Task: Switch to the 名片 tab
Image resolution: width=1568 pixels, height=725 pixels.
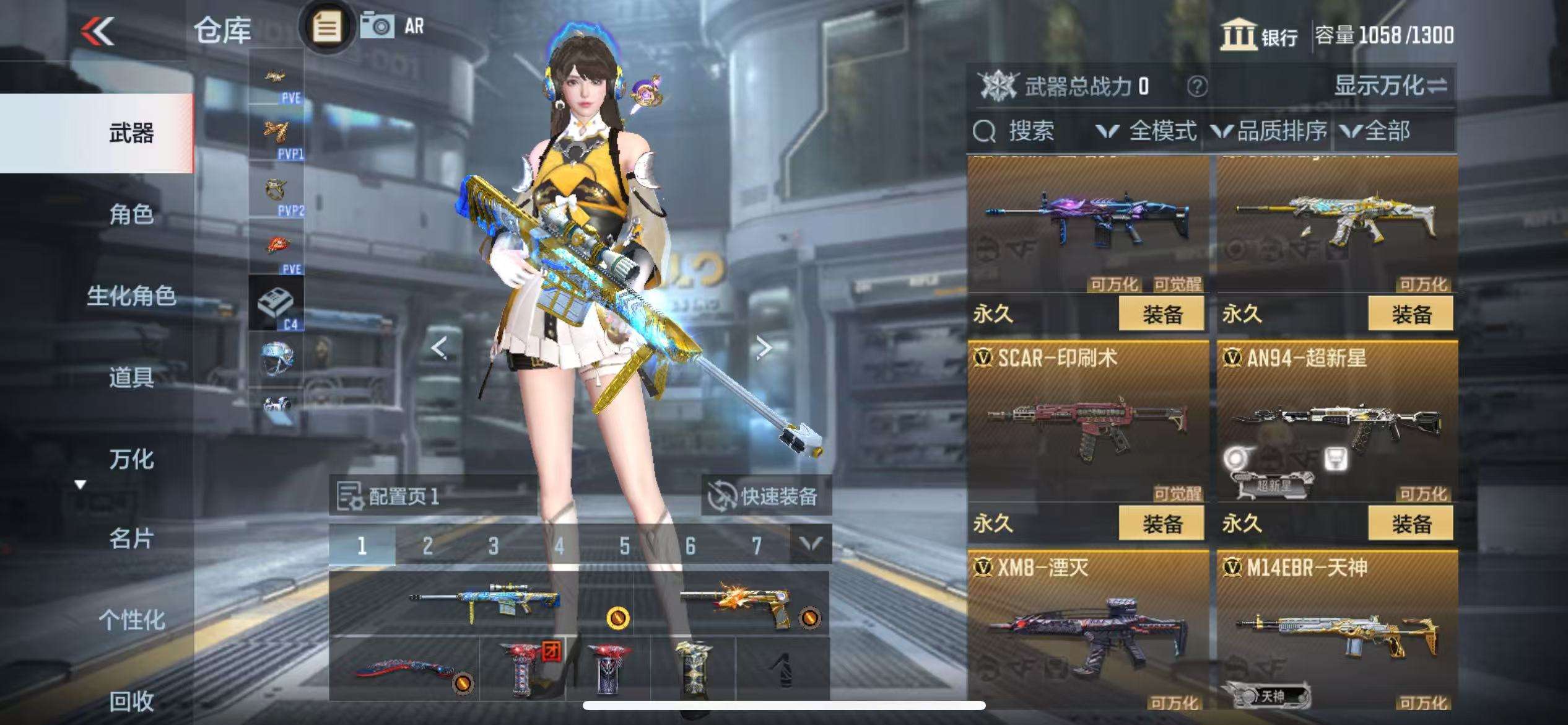Action: 131,539
